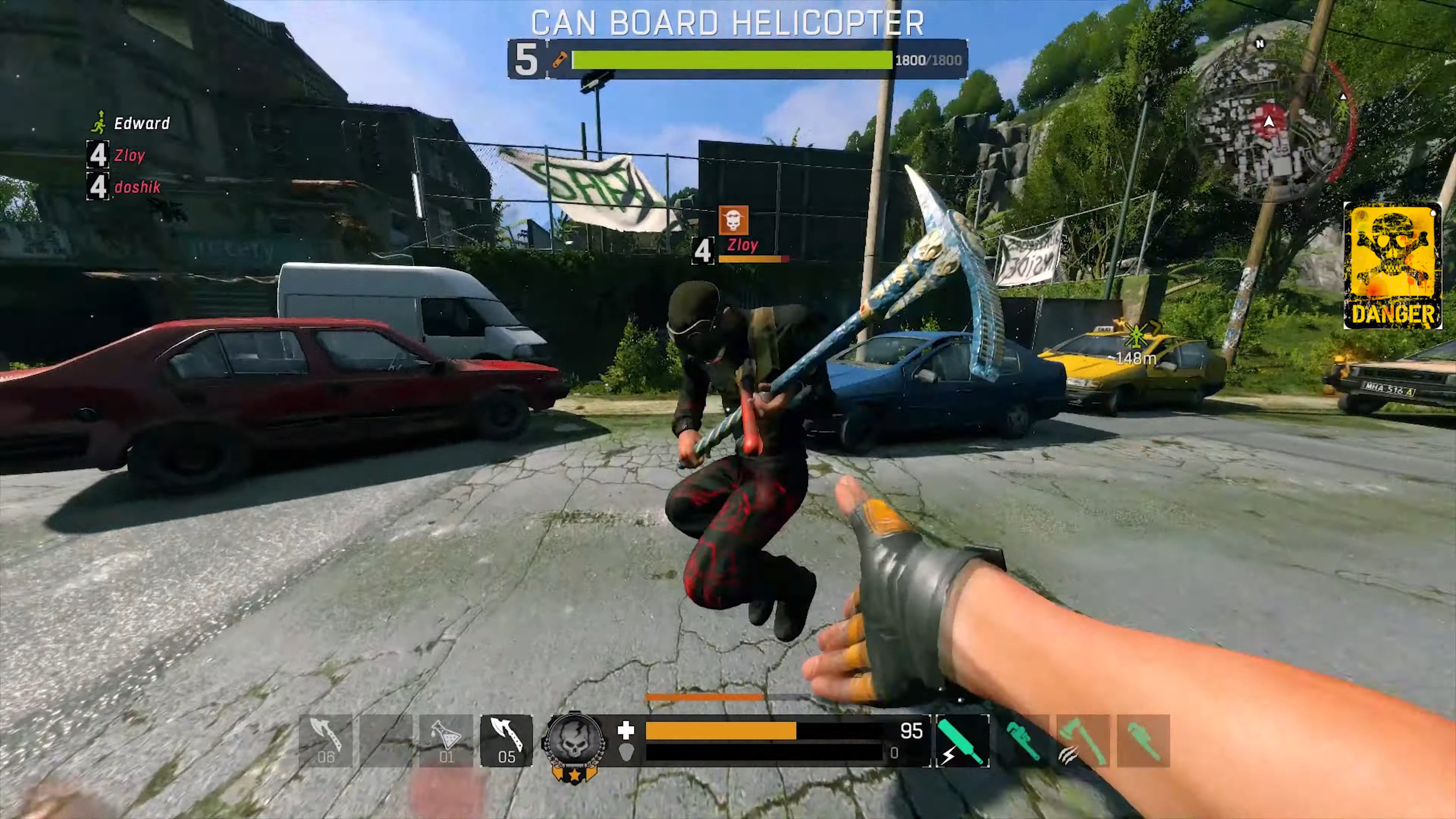Select player name doshik in the party list
The width and height of the screenshot is (1456, 819).
point(137,187)
